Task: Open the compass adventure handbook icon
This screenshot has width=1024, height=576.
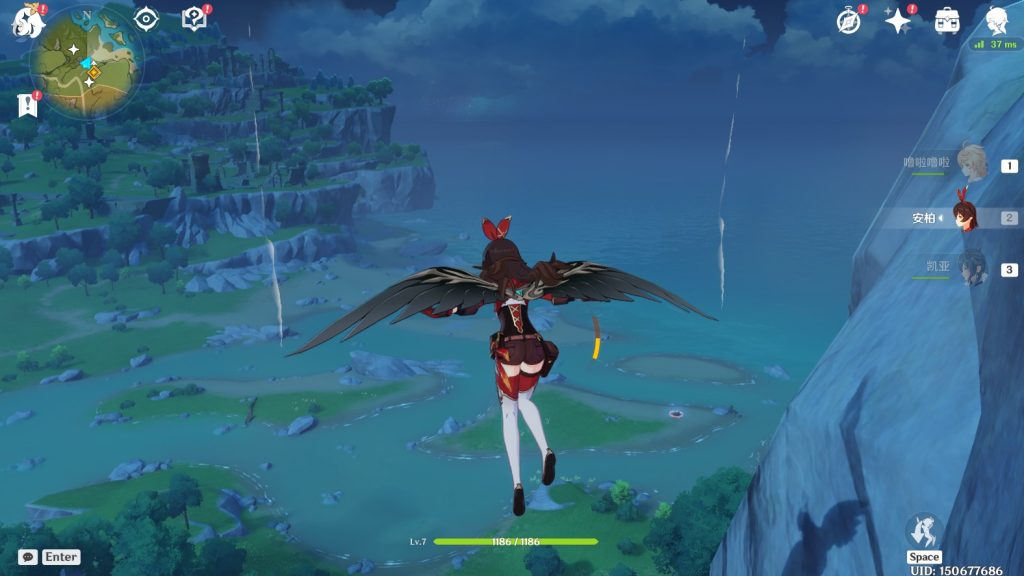Action: [x=849, y=21]
